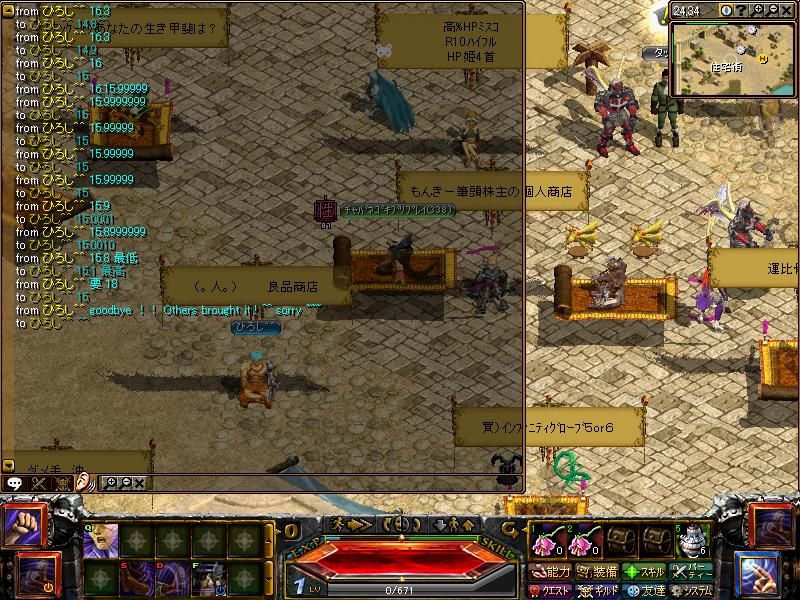This screenshot has height=600, width=800.
Task: Open the 能力 (abilities) menu
Action: point(551,572)
